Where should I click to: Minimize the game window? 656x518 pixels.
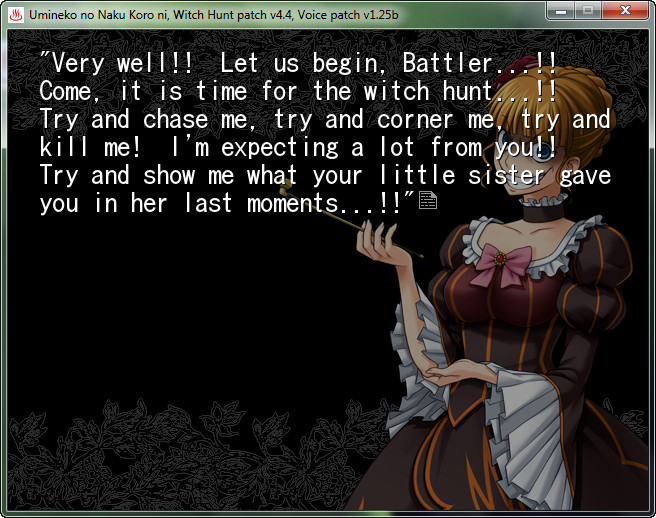coord(561,10)
